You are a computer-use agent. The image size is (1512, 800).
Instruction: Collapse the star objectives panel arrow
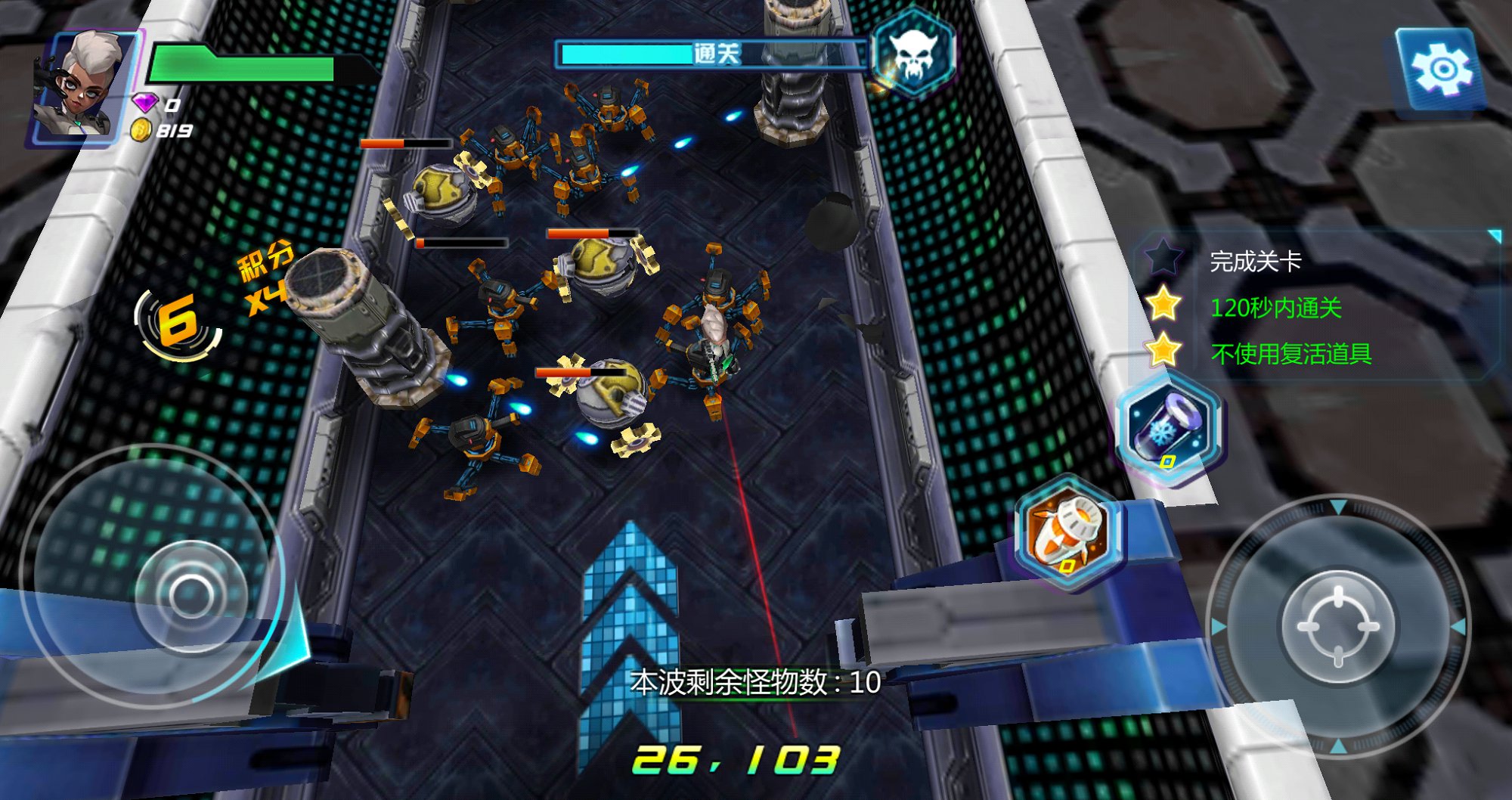1494,237
